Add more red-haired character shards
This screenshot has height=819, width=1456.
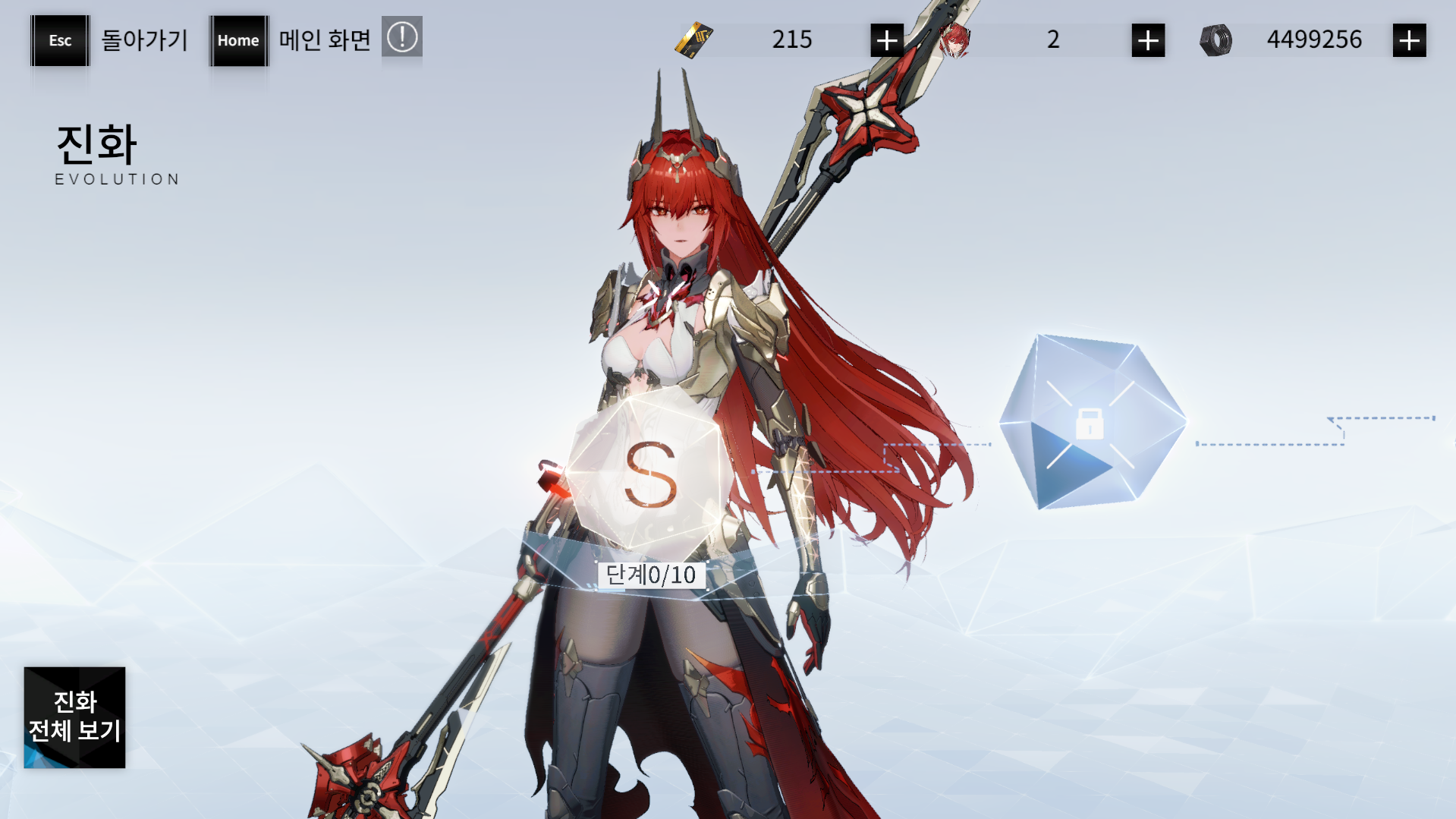point(1147,40)
